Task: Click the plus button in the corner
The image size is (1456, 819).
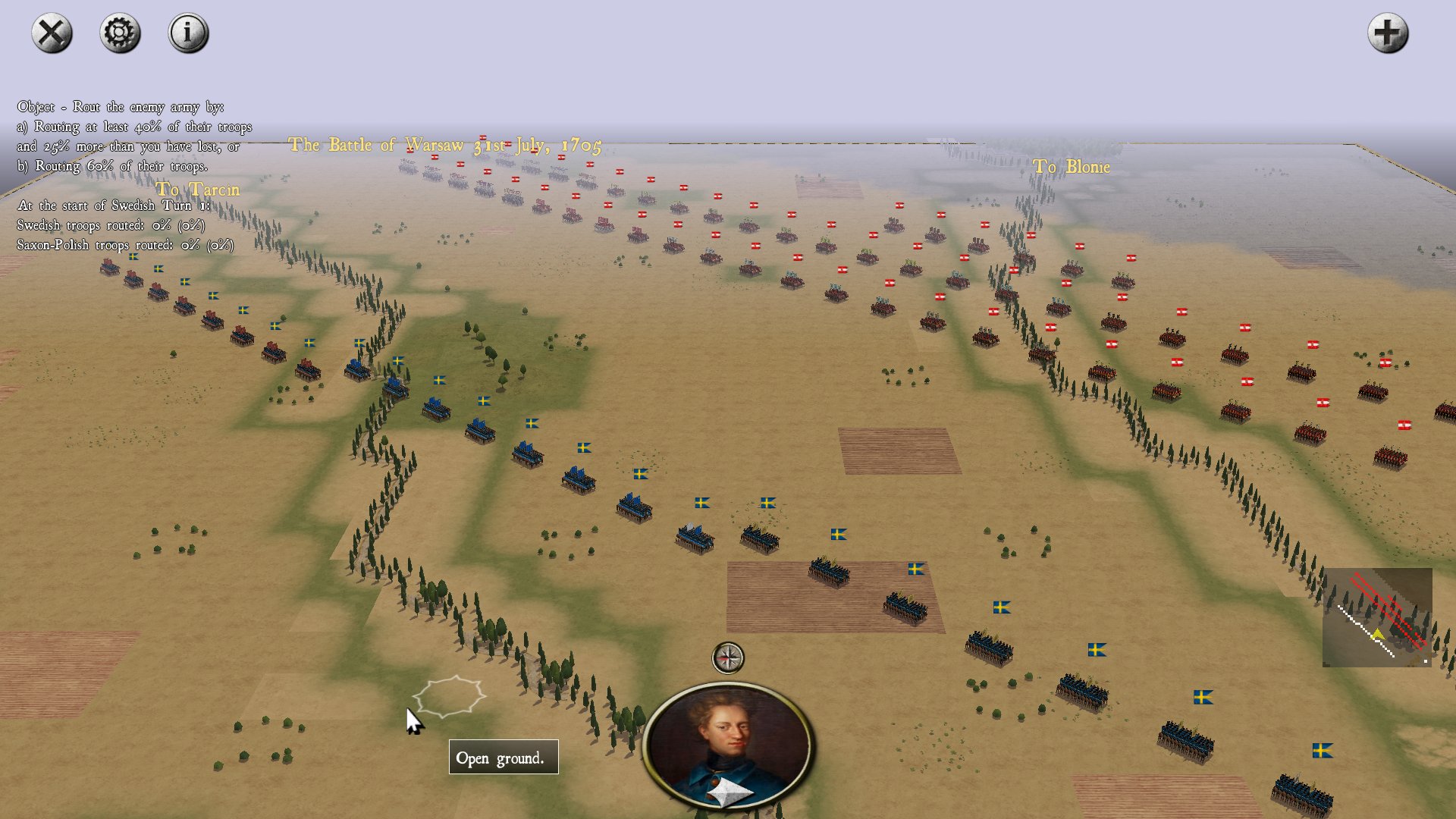Action: (1387, 33)
